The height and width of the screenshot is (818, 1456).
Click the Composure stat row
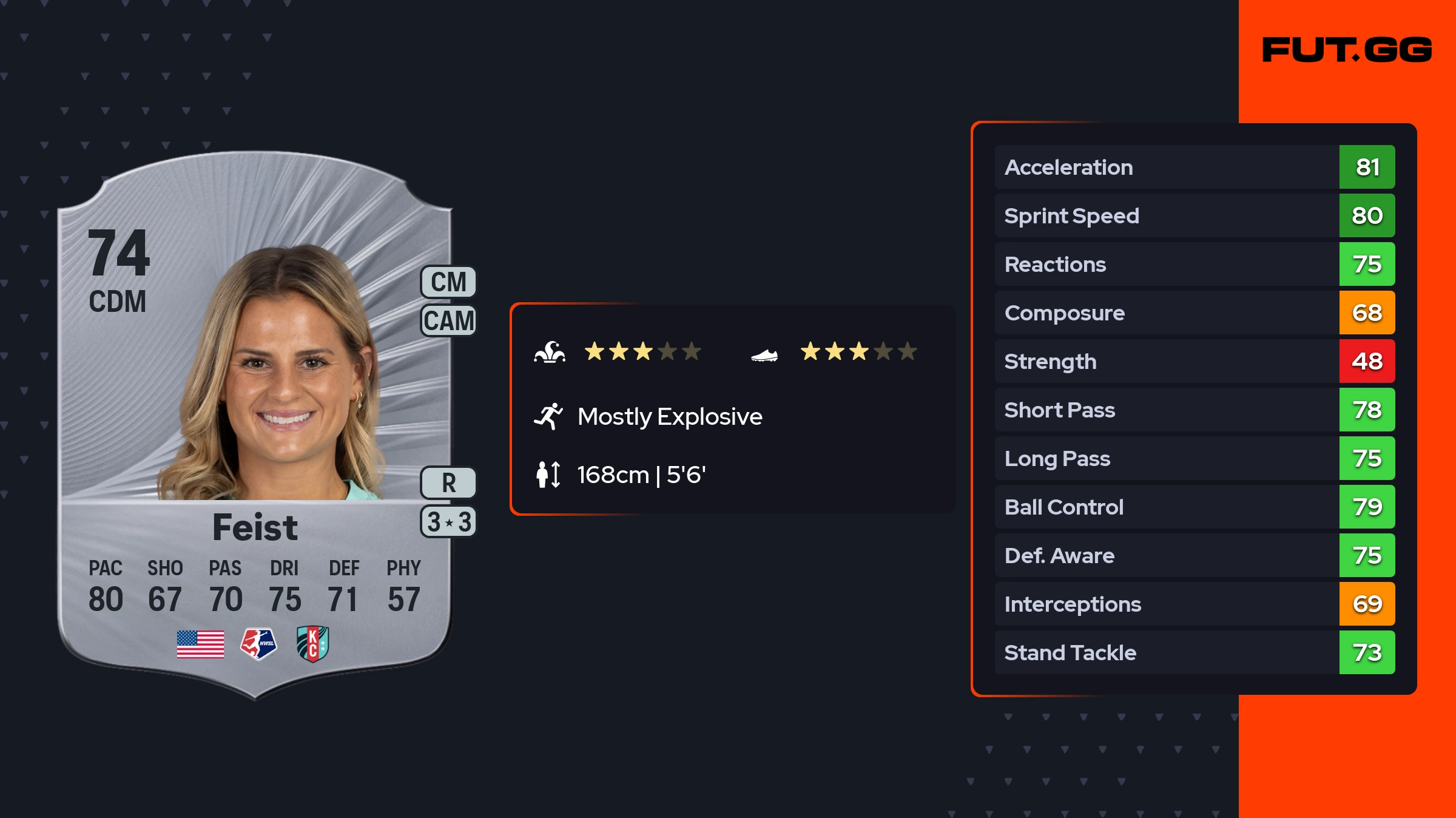[x=1195, y=313]
